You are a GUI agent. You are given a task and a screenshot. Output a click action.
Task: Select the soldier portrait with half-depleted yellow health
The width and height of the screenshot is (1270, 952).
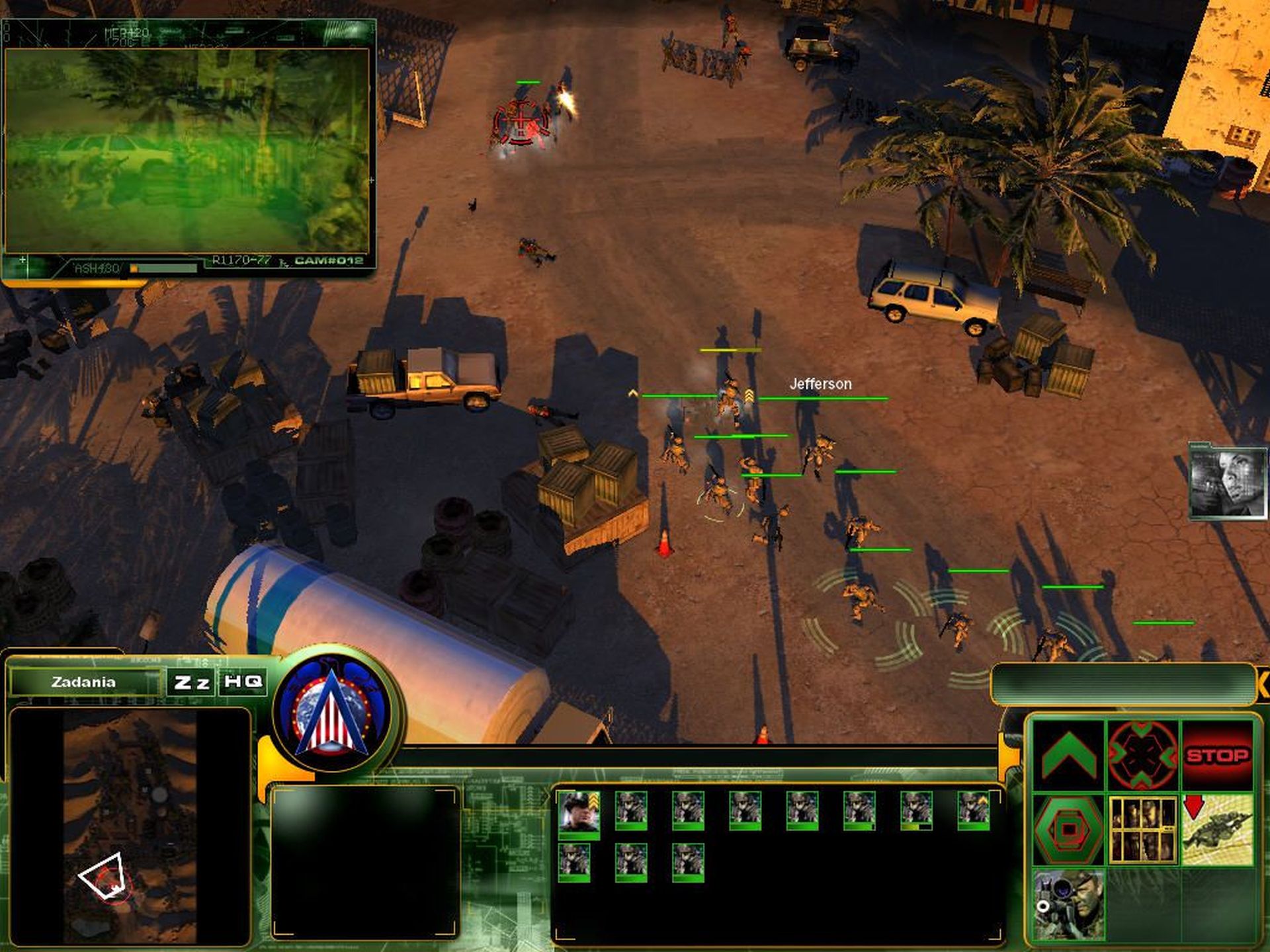coord(917,811)
